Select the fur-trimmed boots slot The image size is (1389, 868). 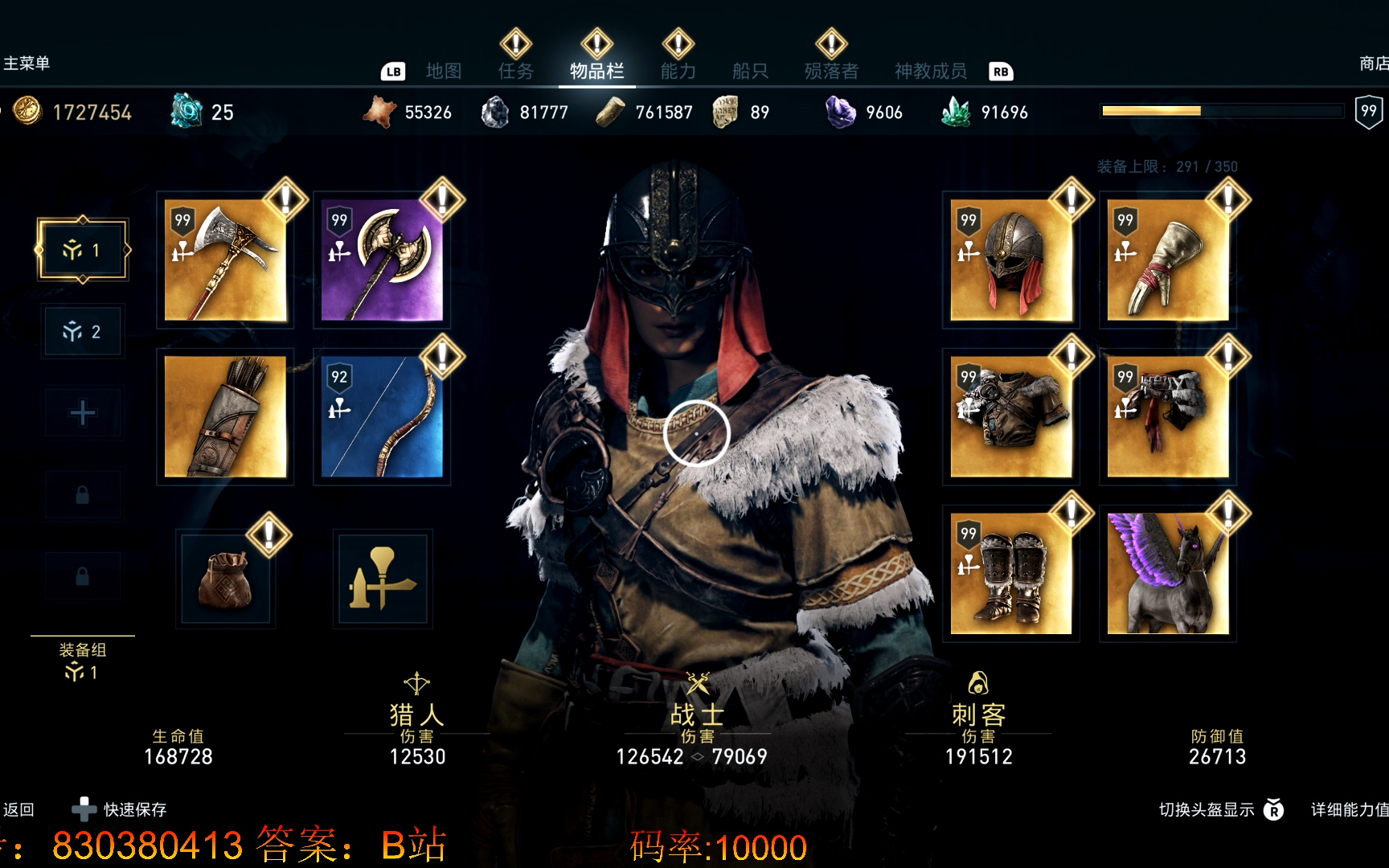click(x=1010, y=574)
